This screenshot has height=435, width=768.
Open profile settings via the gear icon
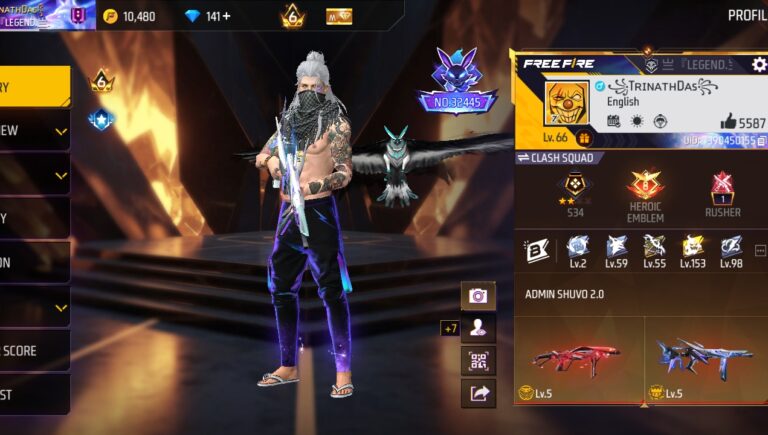759,64
